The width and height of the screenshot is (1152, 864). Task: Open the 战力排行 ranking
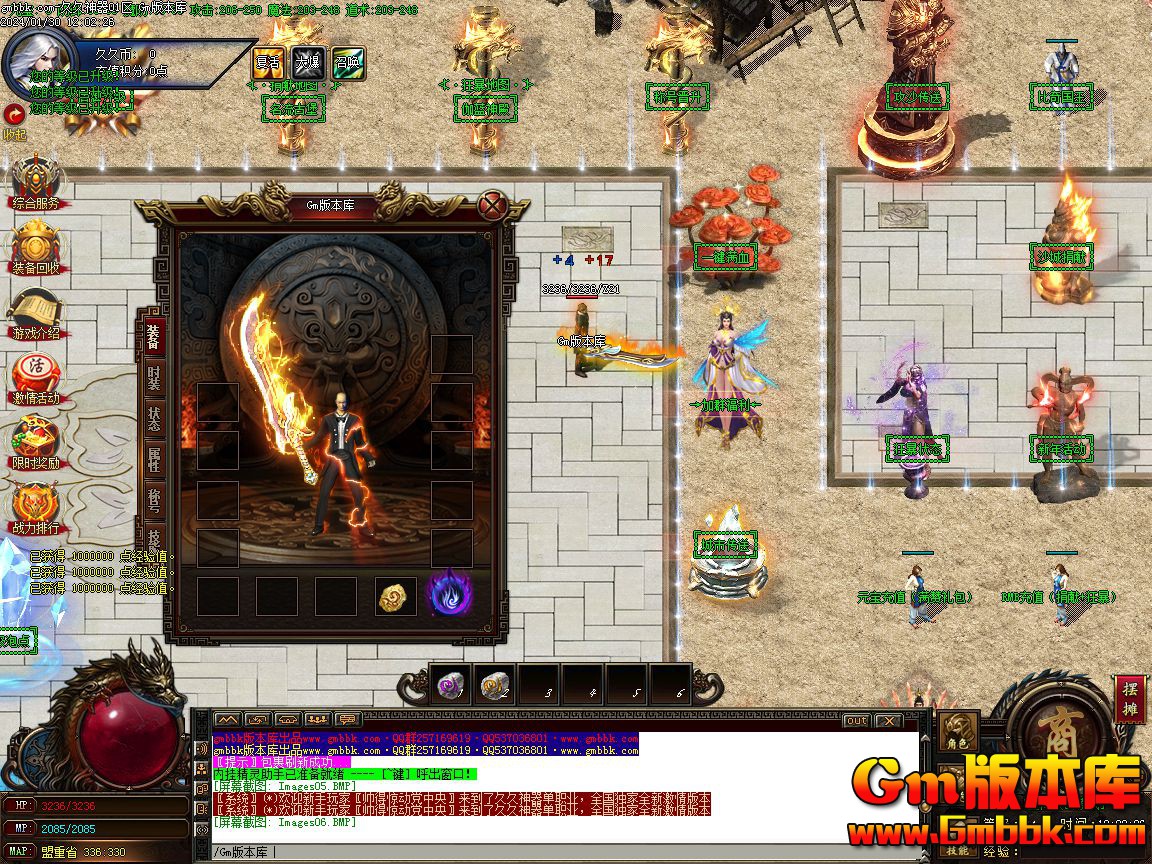point(36,510)
